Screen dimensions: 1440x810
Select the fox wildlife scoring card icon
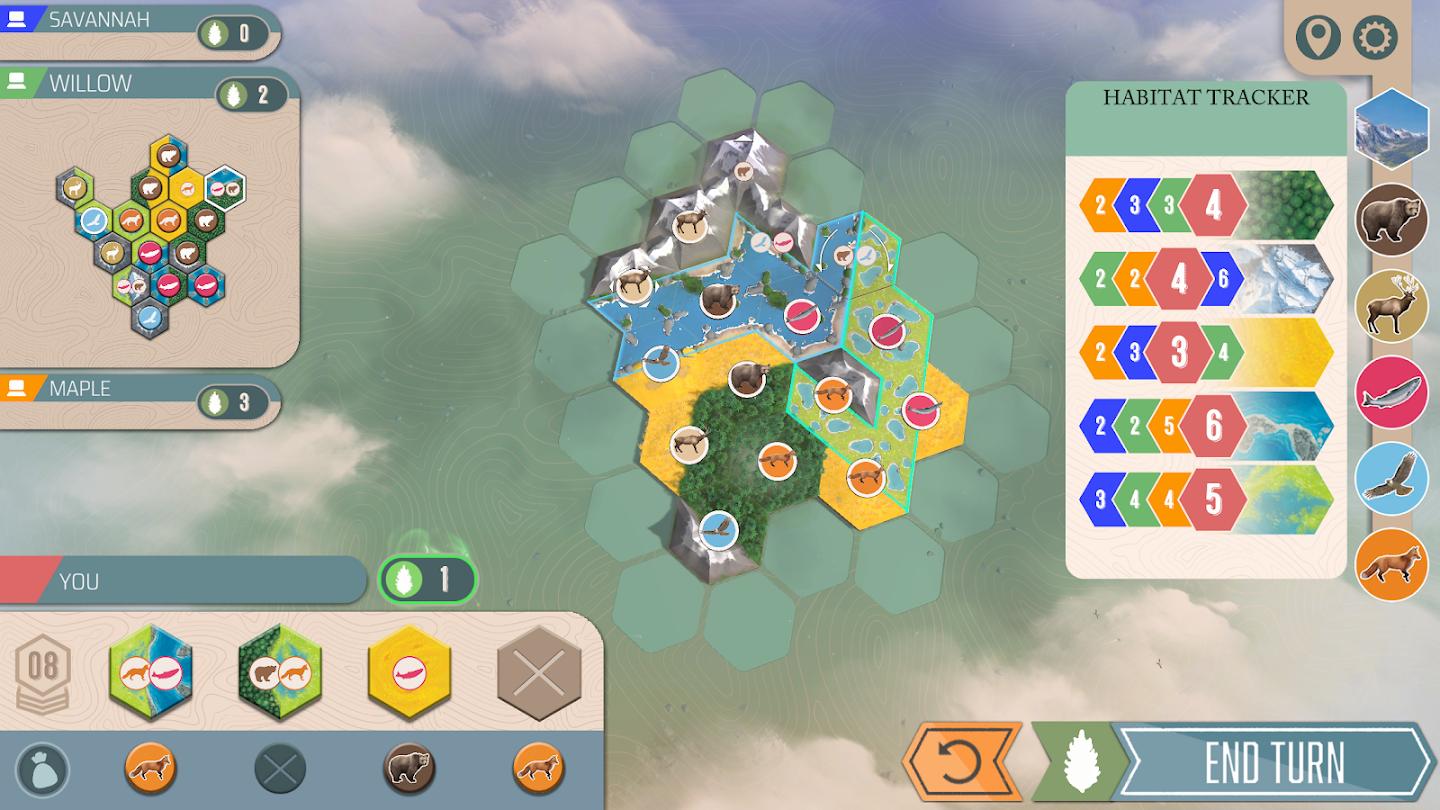click(x=1391, y=563)
